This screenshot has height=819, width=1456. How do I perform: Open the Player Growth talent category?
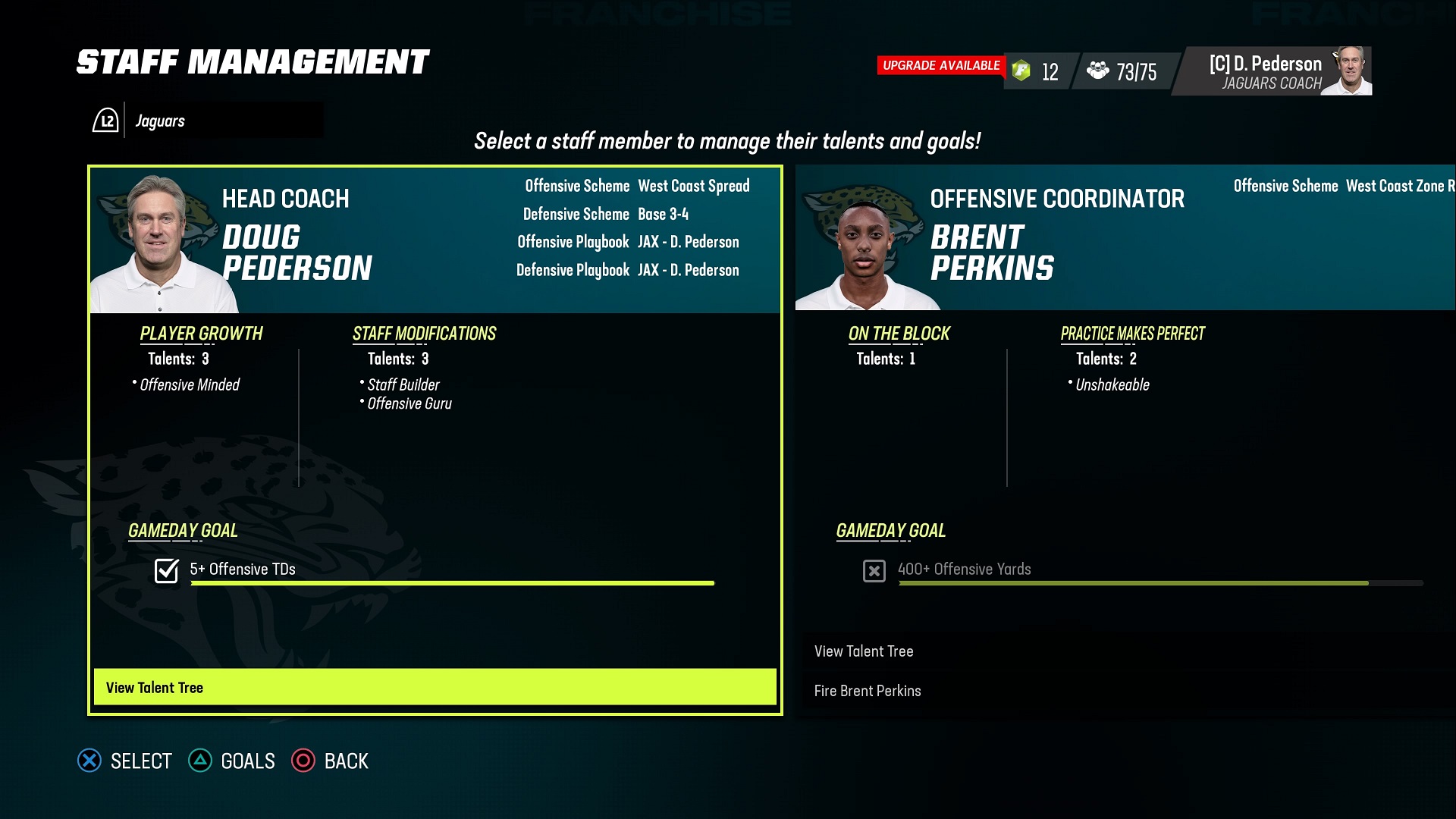click(x=201, y=334)
